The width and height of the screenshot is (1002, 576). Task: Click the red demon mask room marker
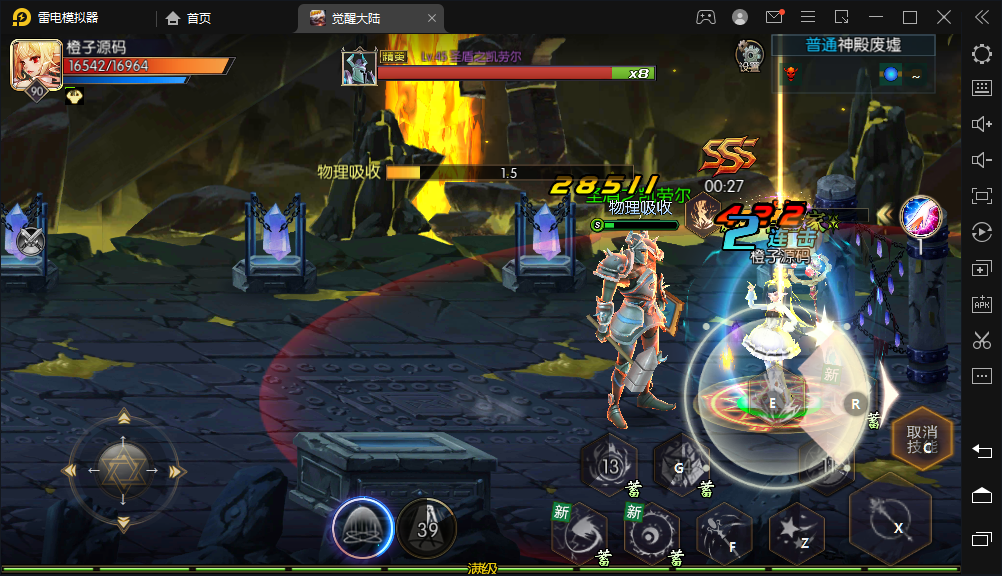[792, 74]
